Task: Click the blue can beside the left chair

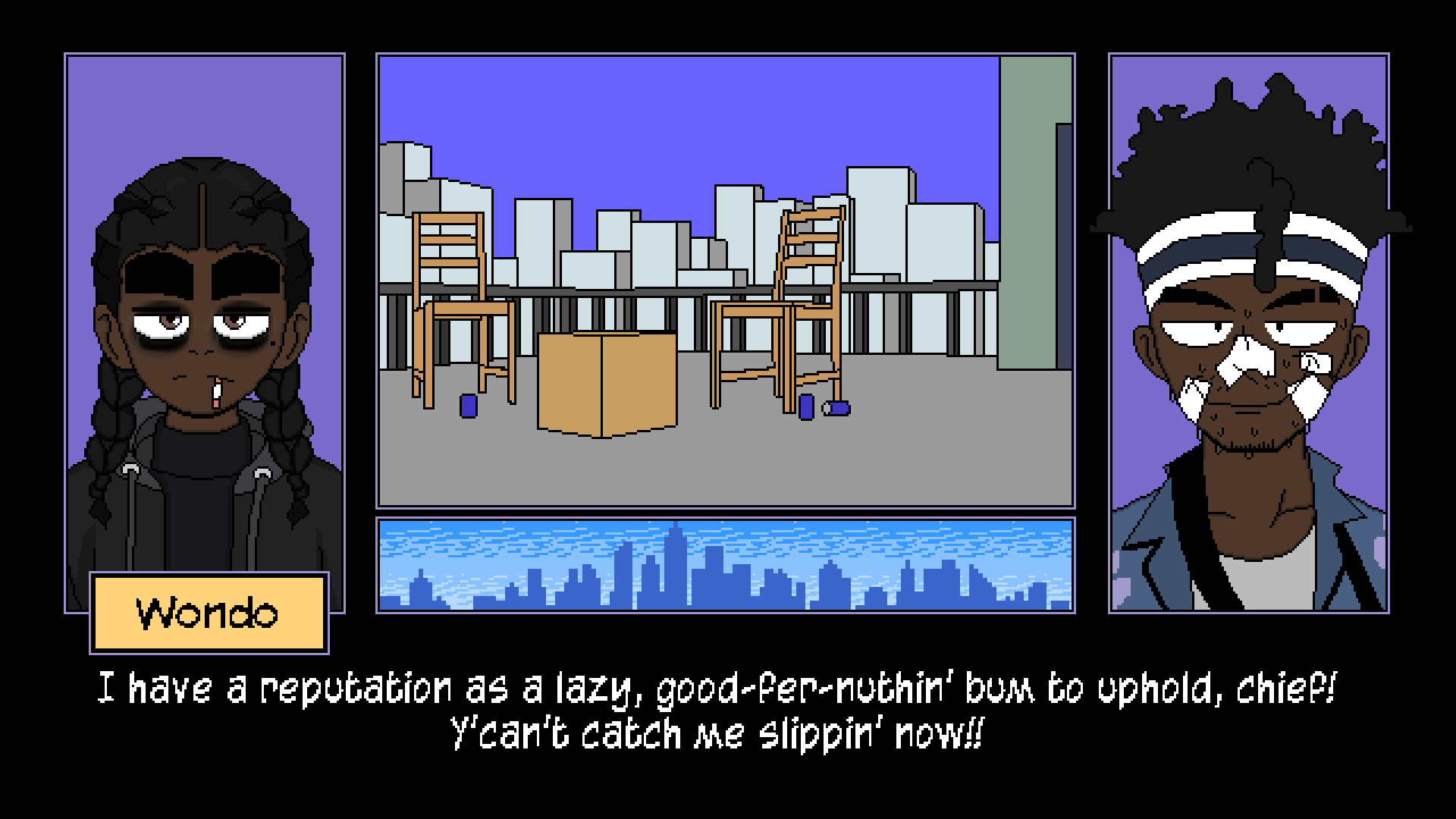Action: (469, 408)
